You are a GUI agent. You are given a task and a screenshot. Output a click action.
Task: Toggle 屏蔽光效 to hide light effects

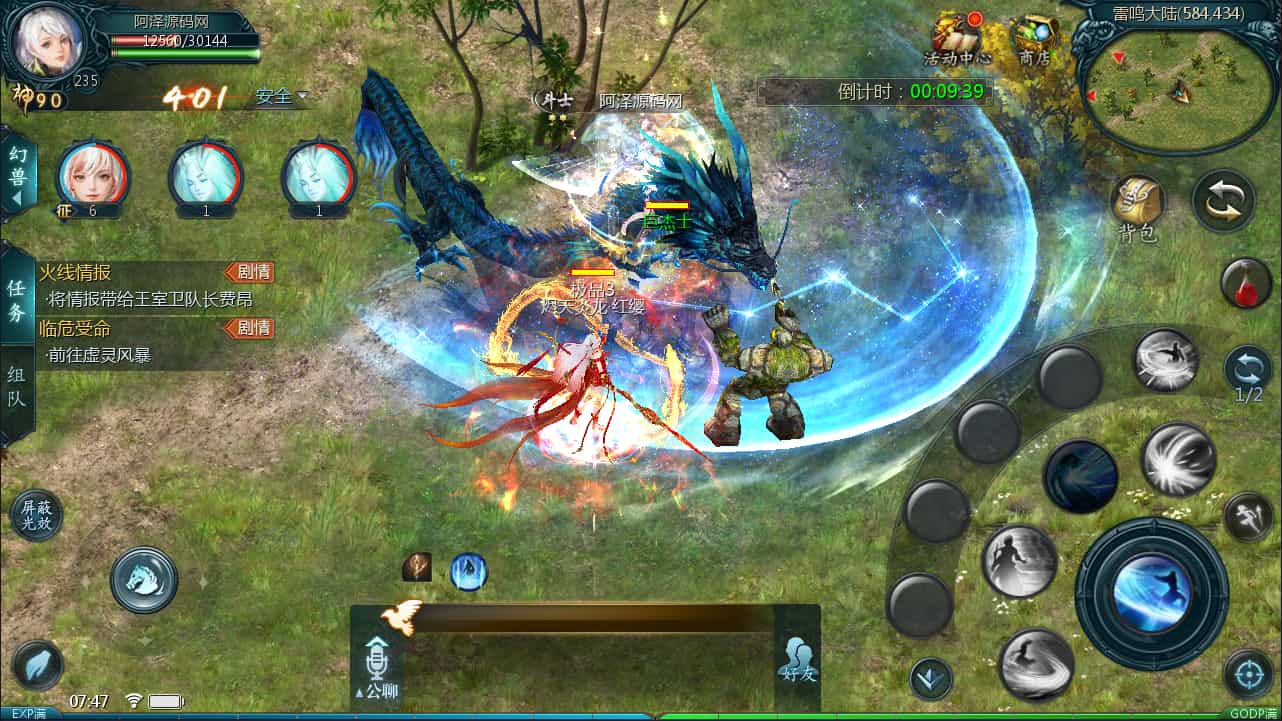pyautogui.click(x=38, y=514)
